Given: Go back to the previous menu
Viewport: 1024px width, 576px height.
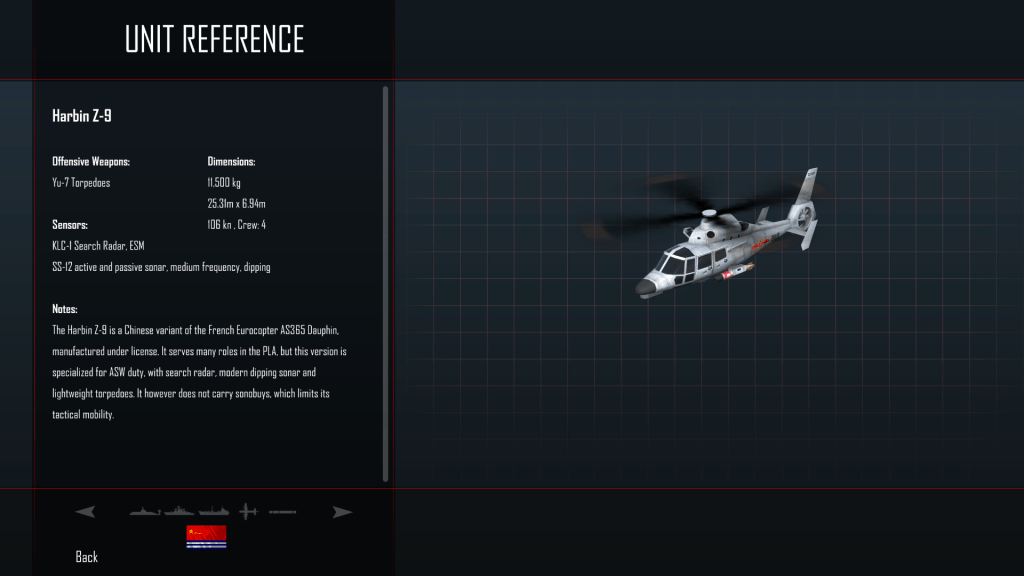Looking at the screenshot, I should [x=87, y=557].
